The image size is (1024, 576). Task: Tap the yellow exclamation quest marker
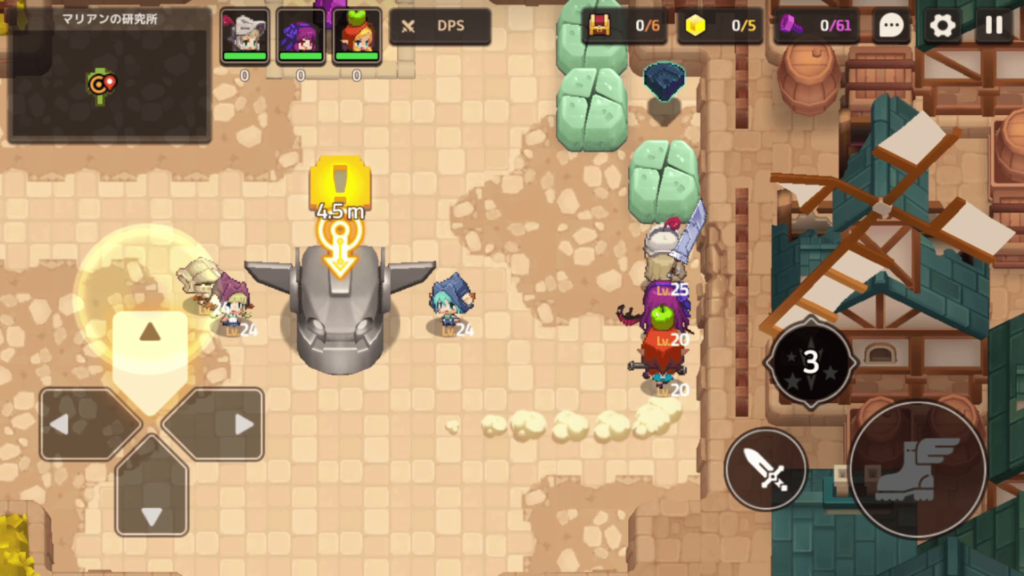coord(340,183)
